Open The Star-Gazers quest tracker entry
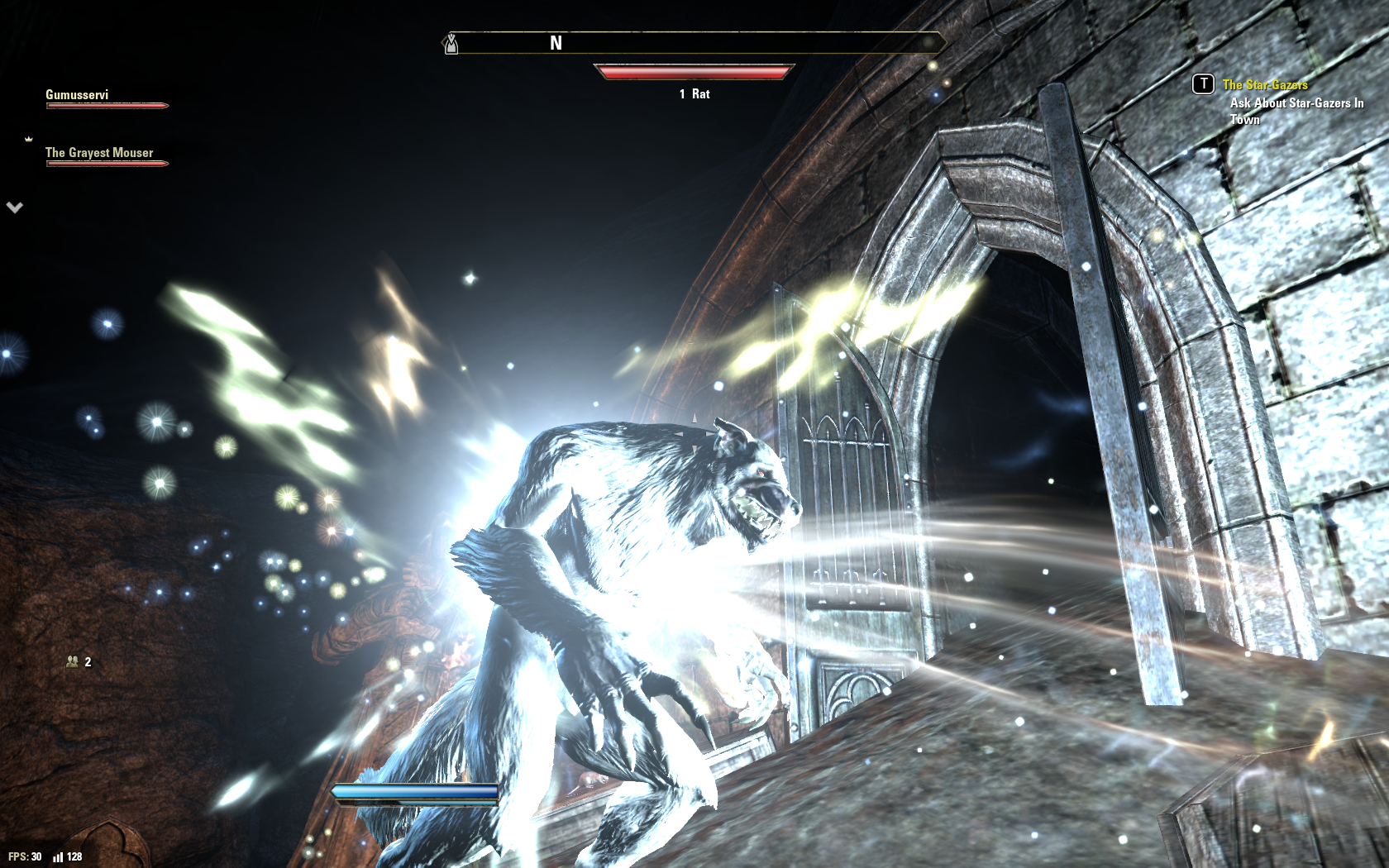The height and width of the screenshot is (868, 1389). [1264, 85]
